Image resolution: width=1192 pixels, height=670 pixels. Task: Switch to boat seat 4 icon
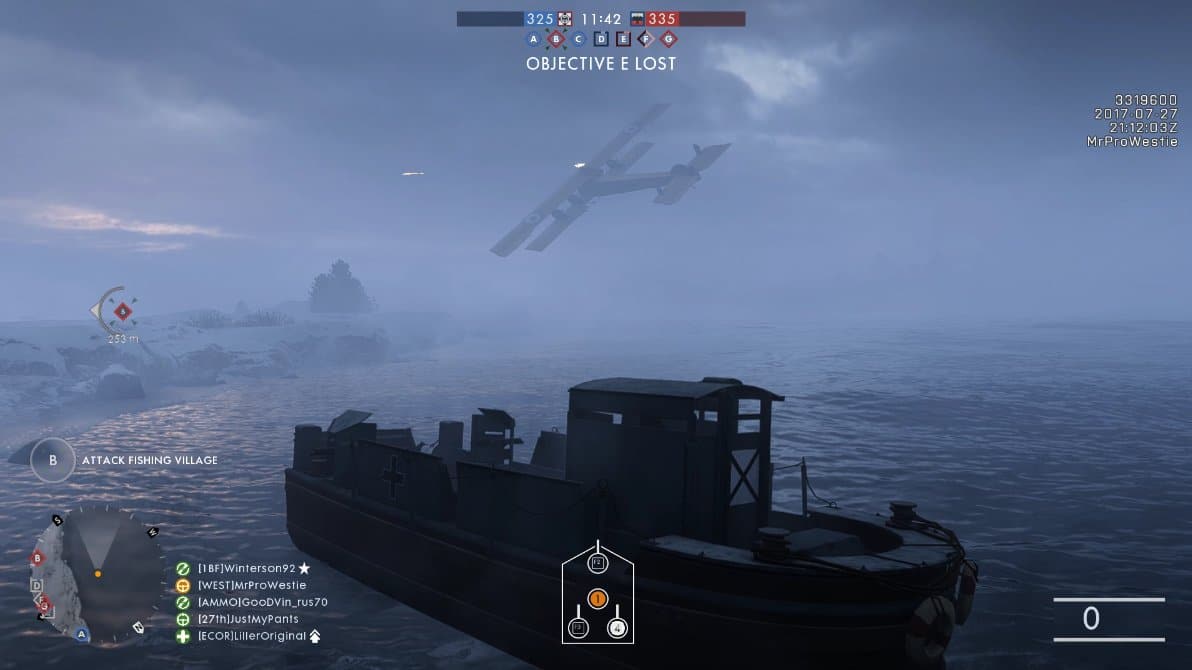tap(617, 628)
